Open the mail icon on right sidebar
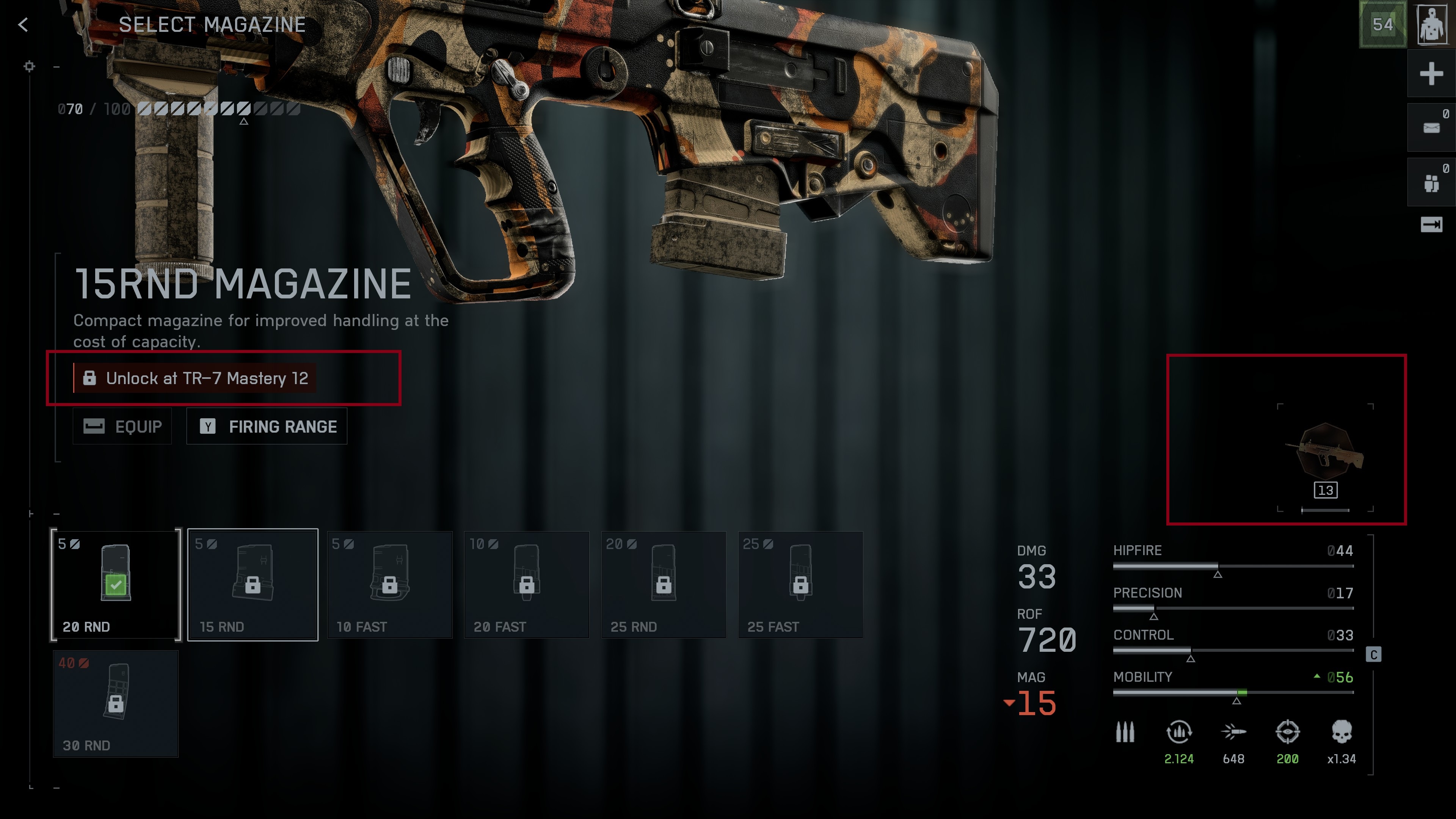1456x819 pixels. pos(1431,128)
